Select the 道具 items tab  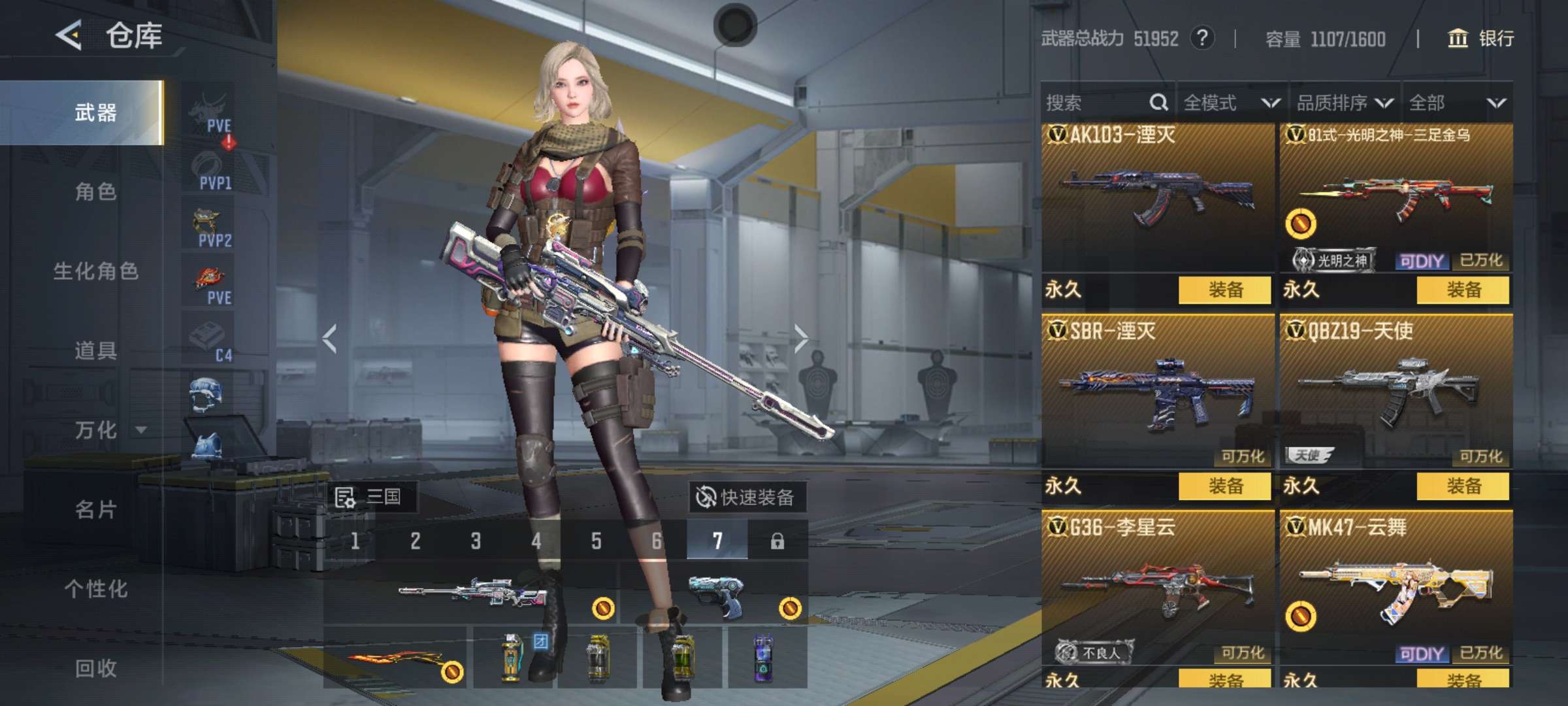[x=95, y=351]
